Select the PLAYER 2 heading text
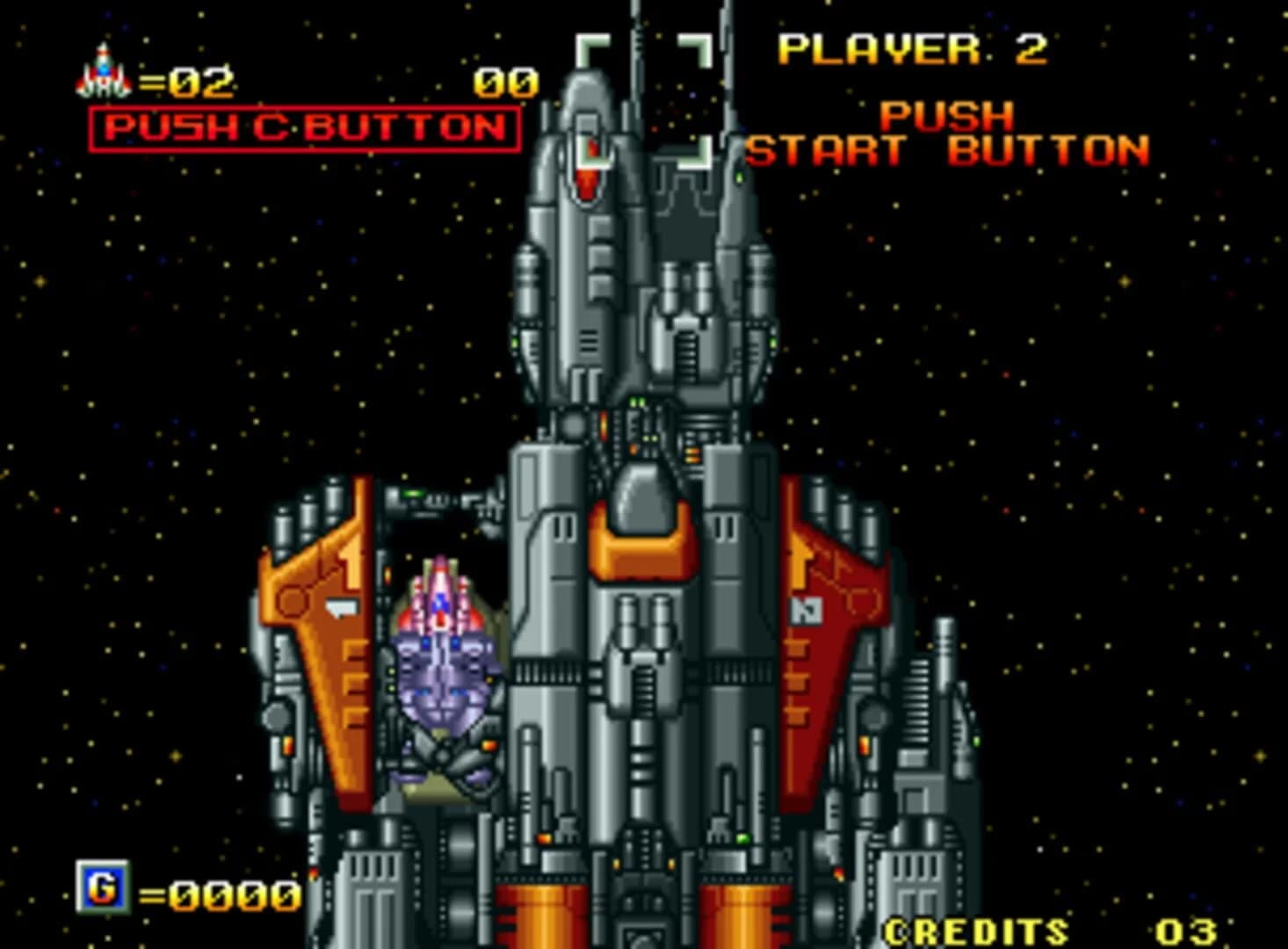 [x=914, y=48]
